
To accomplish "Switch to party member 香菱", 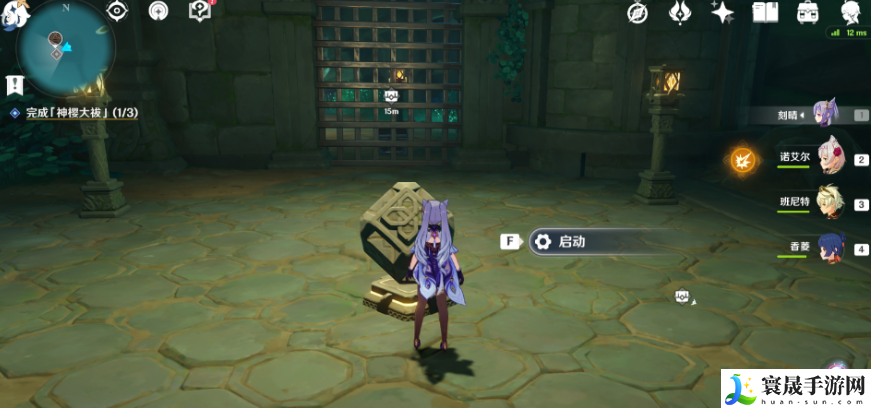I will click(x=829, y=248).
